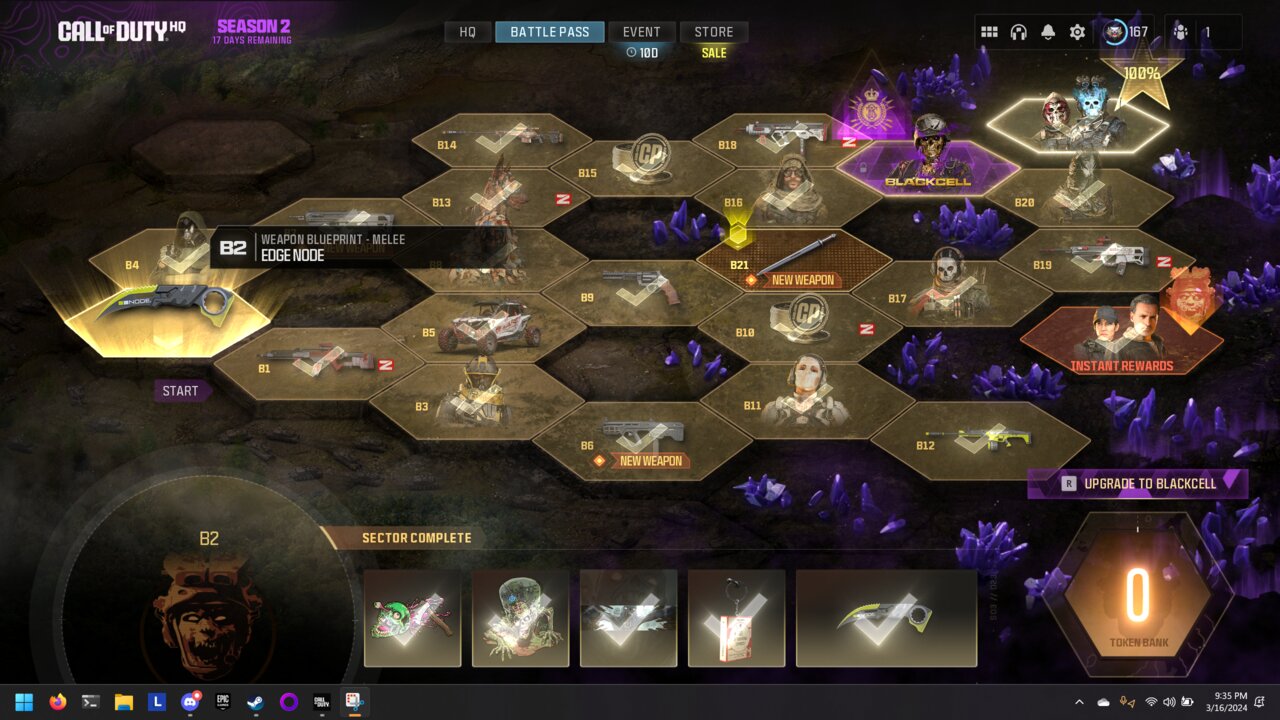1280x720 pixels.
Task: Open the headset audio channels icon
Action: pyautogui.click(x=1018, y=32)
